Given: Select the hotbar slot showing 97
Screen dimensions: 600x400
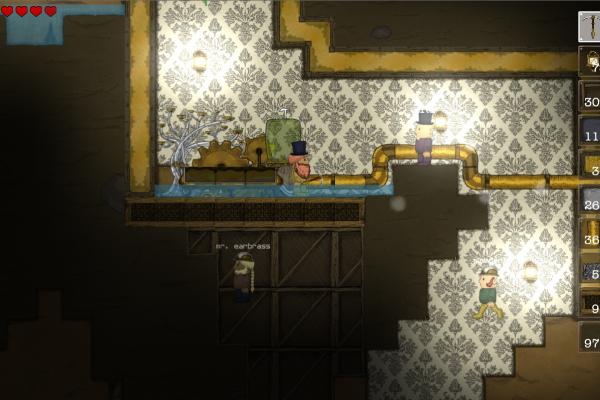Looking at the screenshot, I should tap(590, 338).
